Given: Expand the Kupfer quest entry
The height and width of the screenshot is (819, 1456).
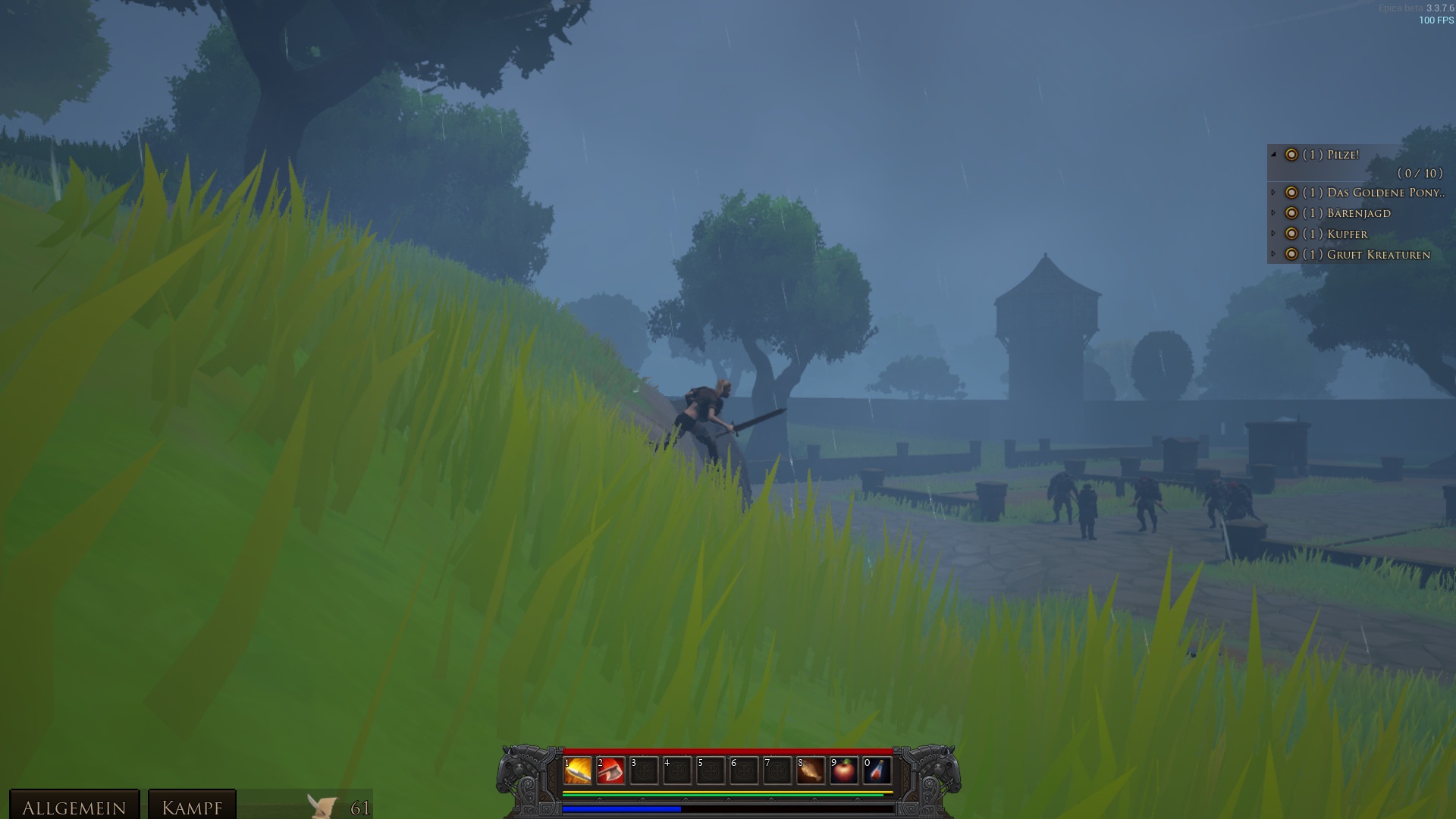Looking at the screenshot, I should [1274, 234].
